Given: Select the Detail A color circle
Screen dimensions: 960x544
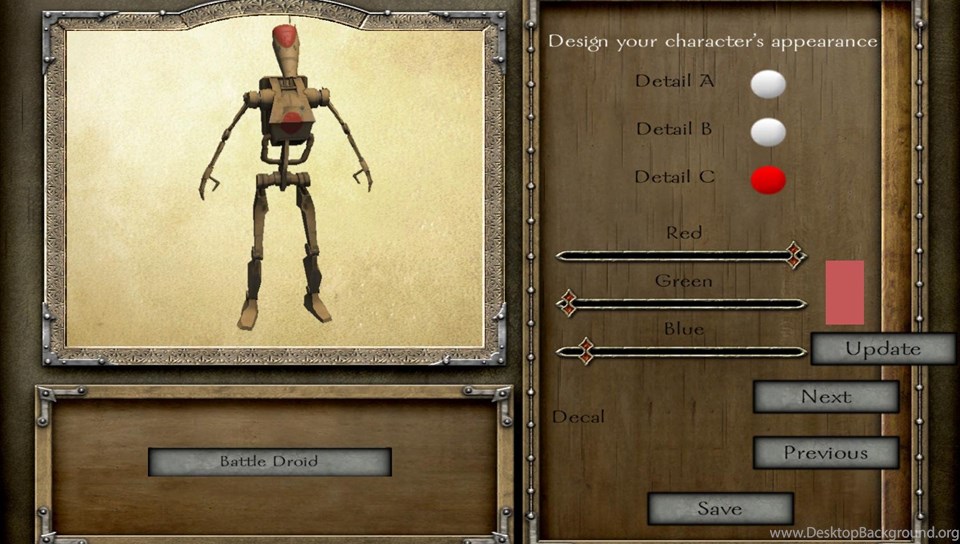Looking at the screenshot, I should pyautogui.click(x=768, y=84).
